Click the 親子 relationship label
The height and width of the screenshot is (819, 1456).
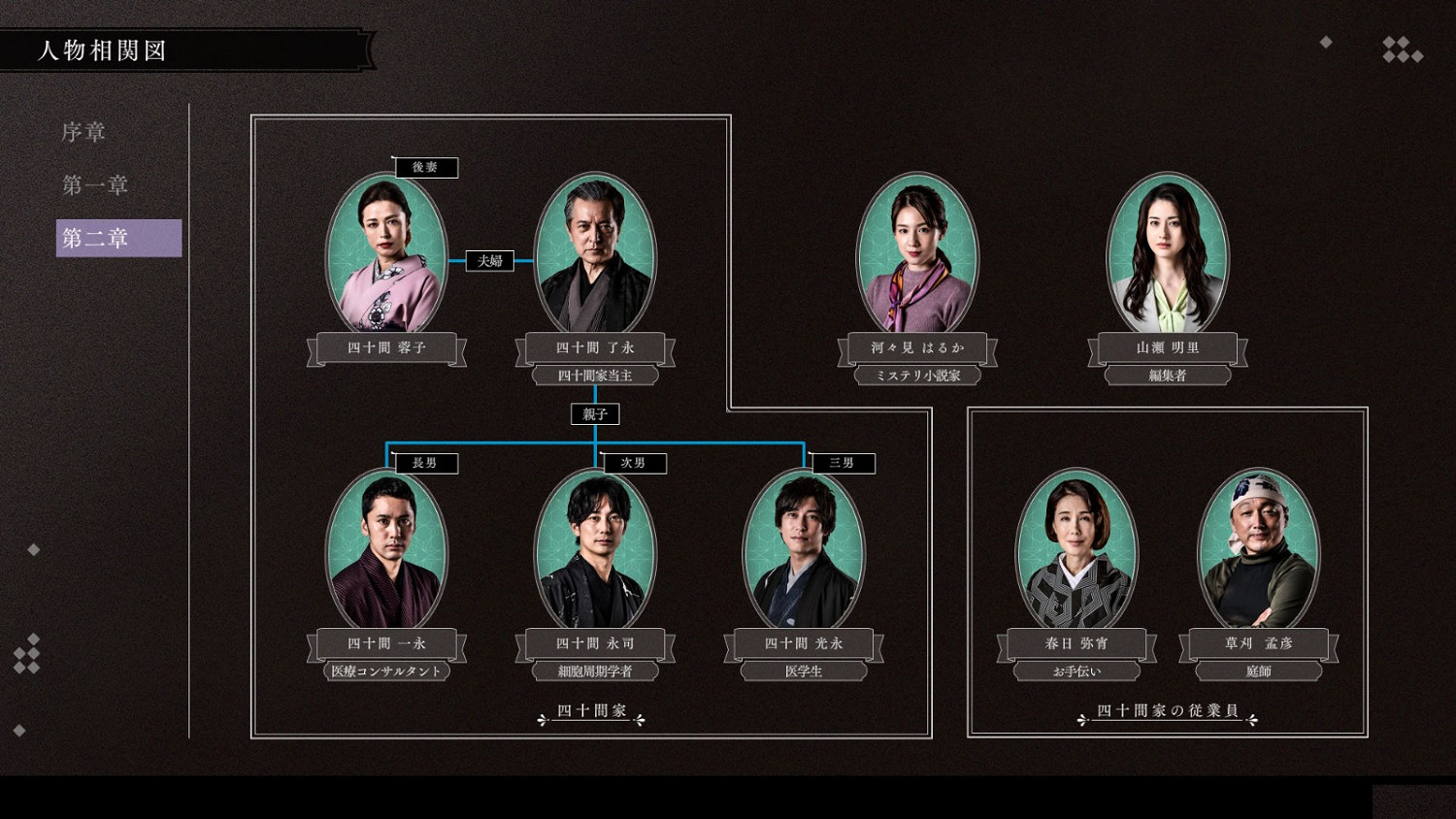[594, 413]
